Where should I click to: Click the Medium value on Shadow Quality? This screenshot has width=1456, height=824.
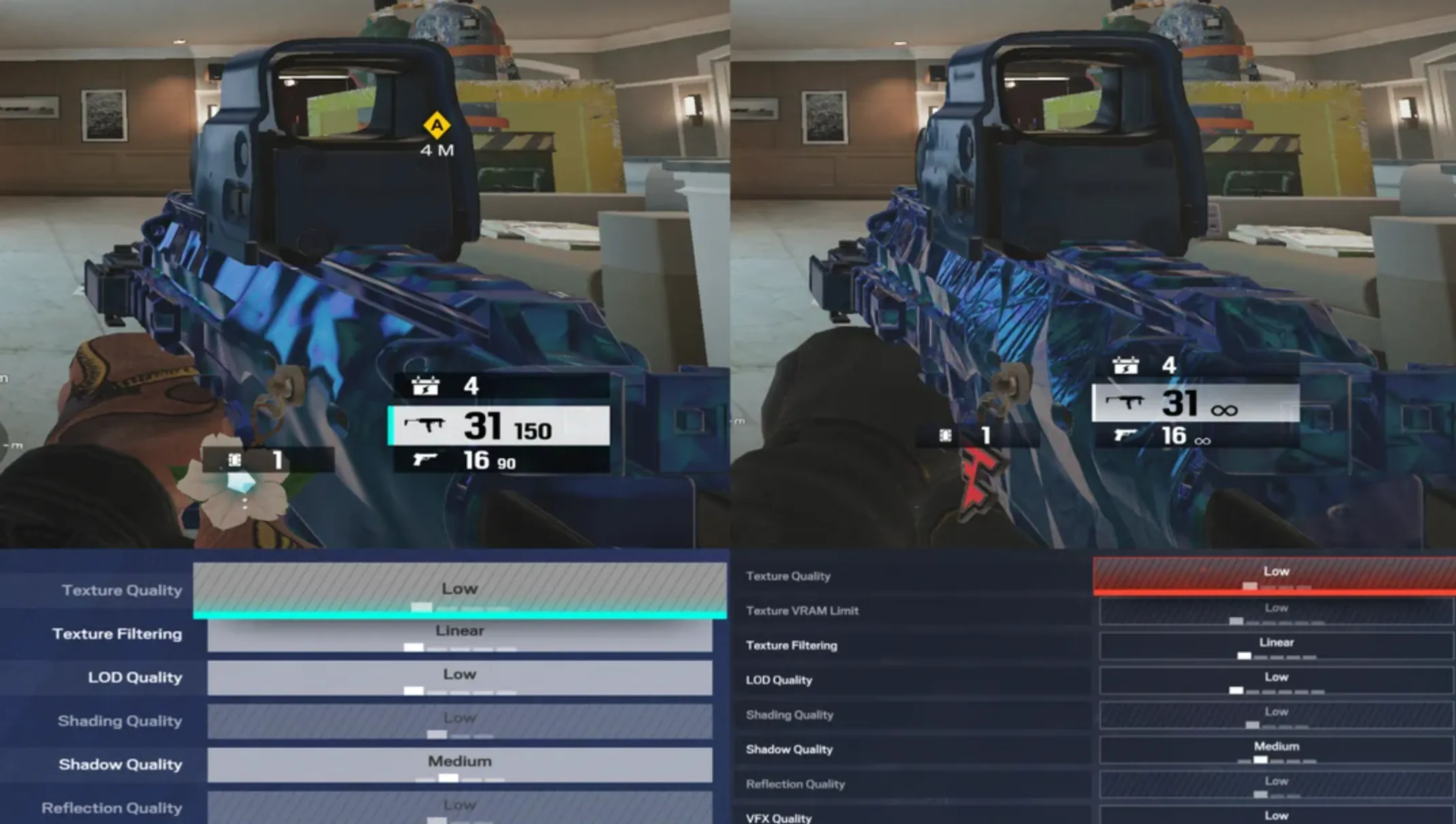tap(460, 761)
